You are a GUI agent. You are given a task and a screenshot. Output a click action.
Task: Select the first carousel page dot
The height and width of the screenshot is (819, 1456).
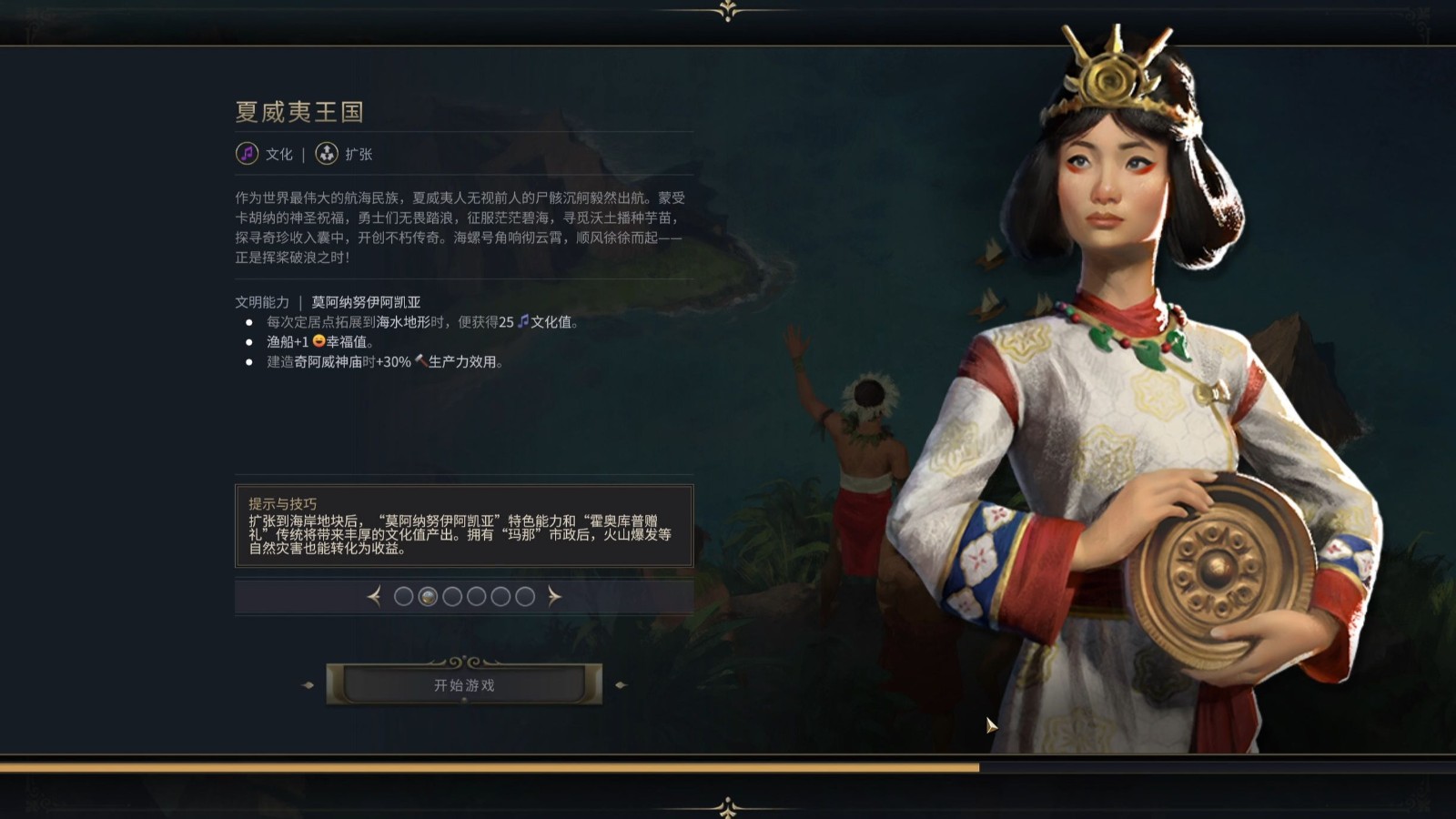click(x=403, y=597)
